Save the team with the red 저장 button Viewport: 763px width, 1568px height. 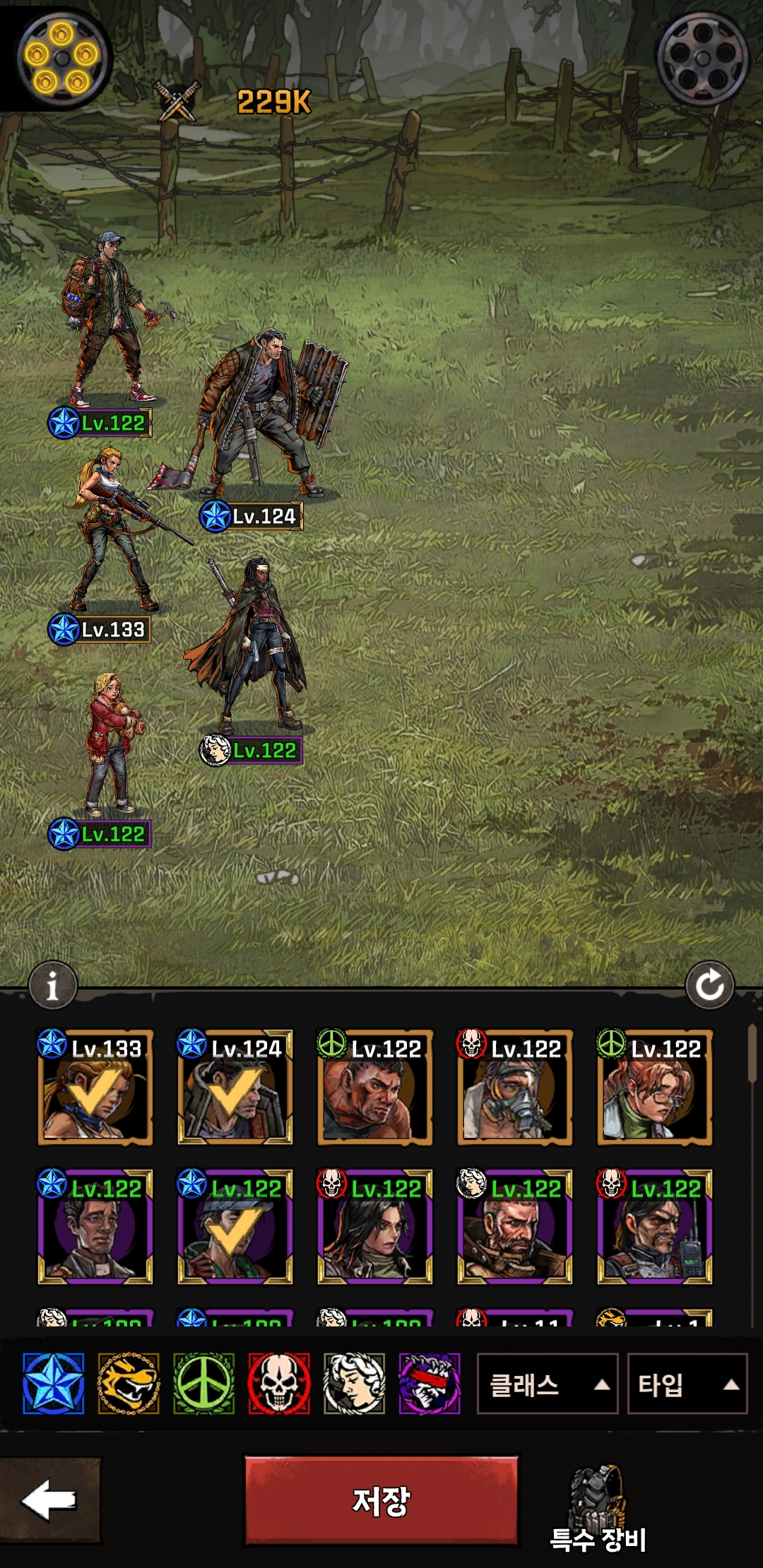click(x=381, y=1500)
